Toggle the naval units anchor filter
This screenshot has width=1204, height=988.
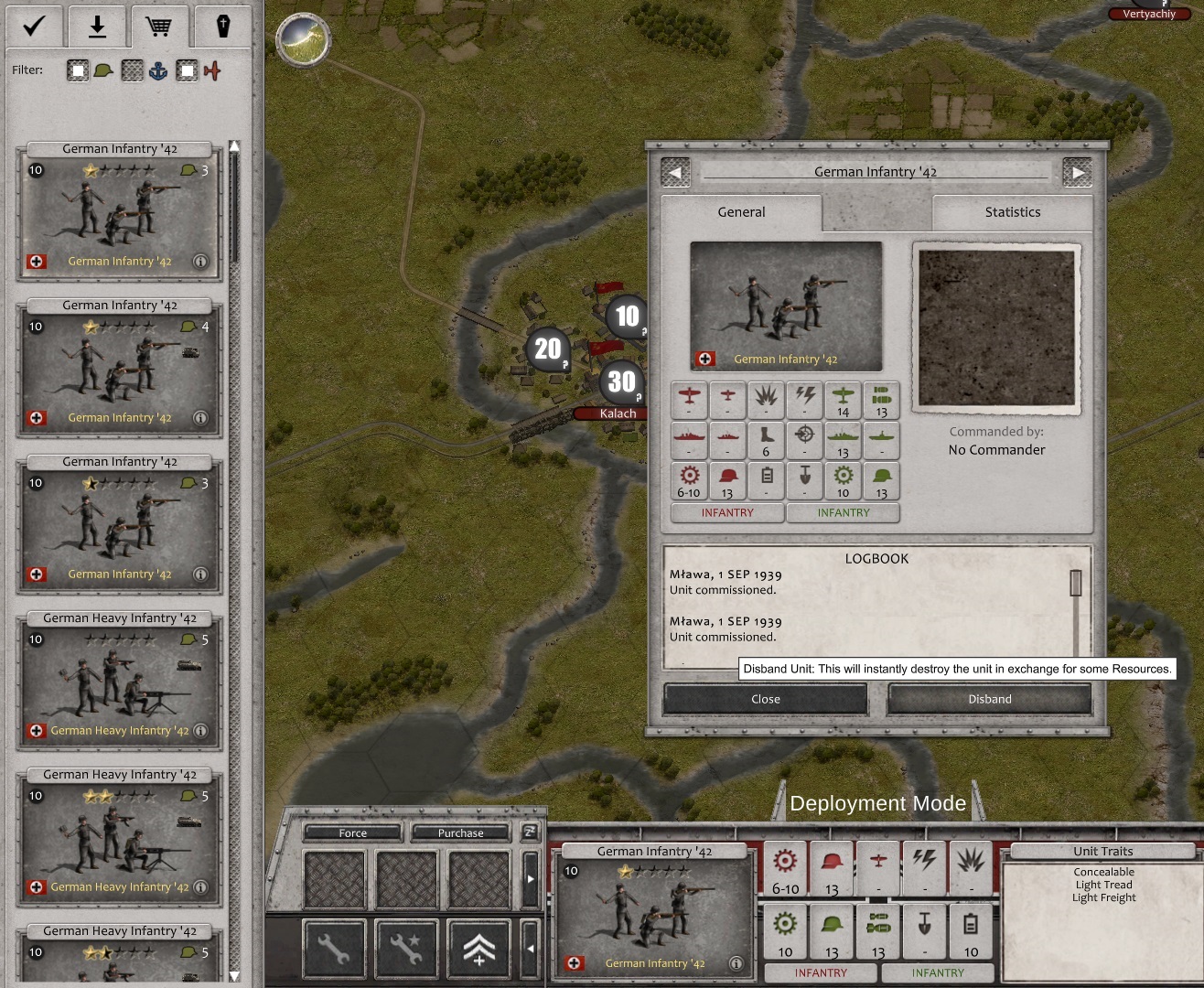[134, 70]
